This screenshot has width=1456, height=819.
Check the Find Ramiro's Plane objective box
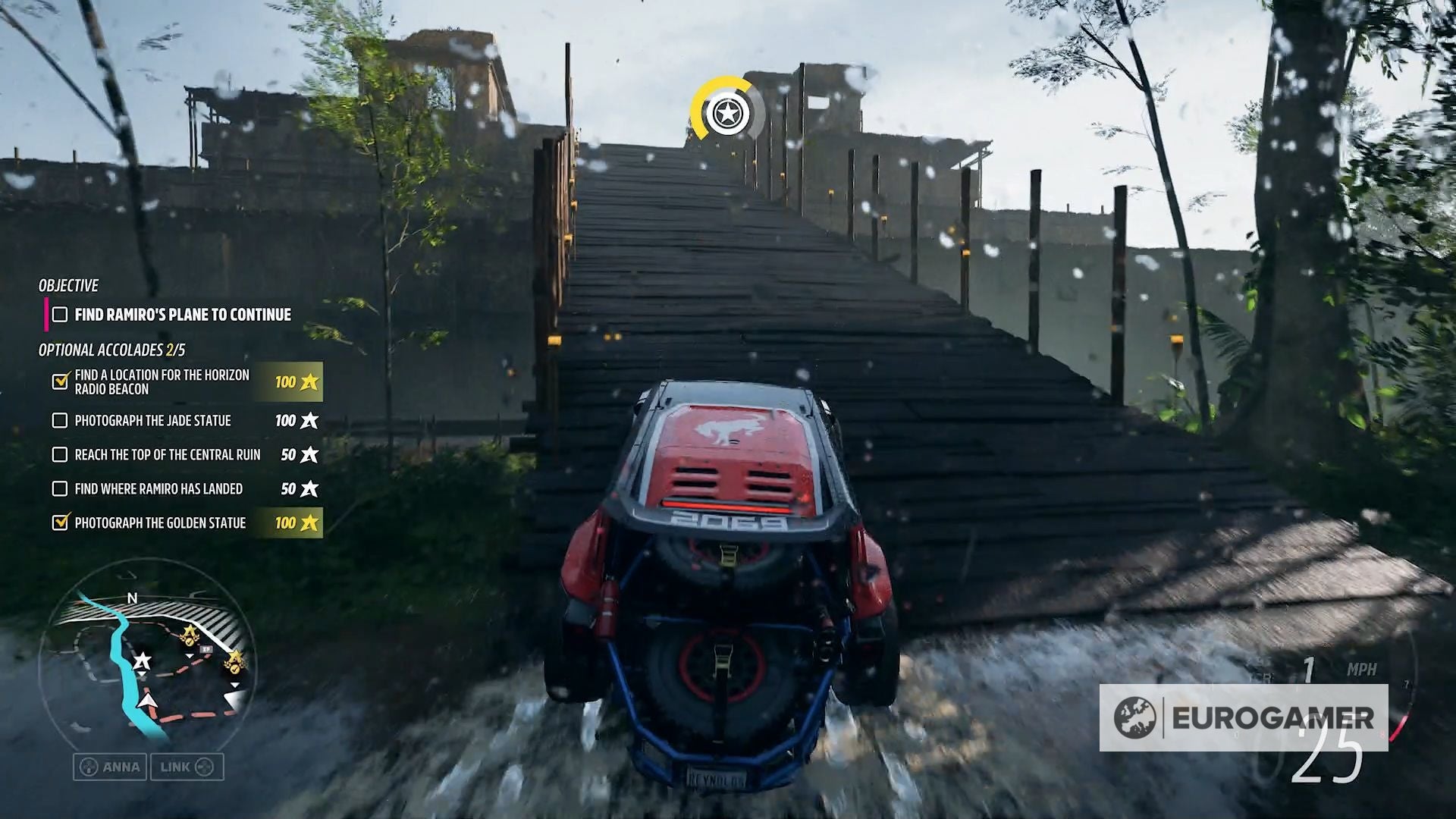(x=58, y=313)
